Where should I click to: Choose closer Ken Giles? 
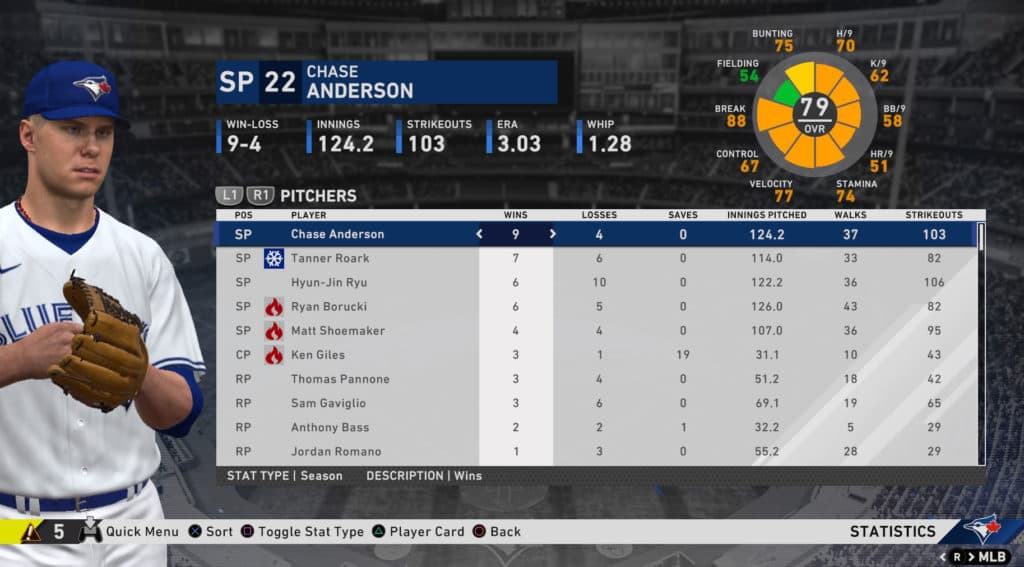click(x=317, y=354)
